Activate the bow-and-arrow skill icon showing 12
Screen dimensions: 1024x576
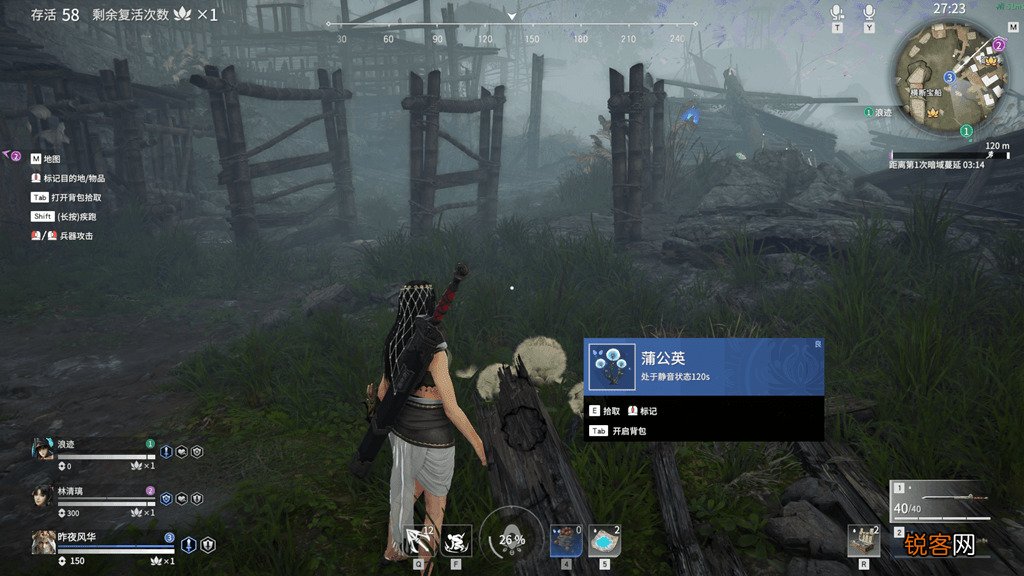pos(420,541)
